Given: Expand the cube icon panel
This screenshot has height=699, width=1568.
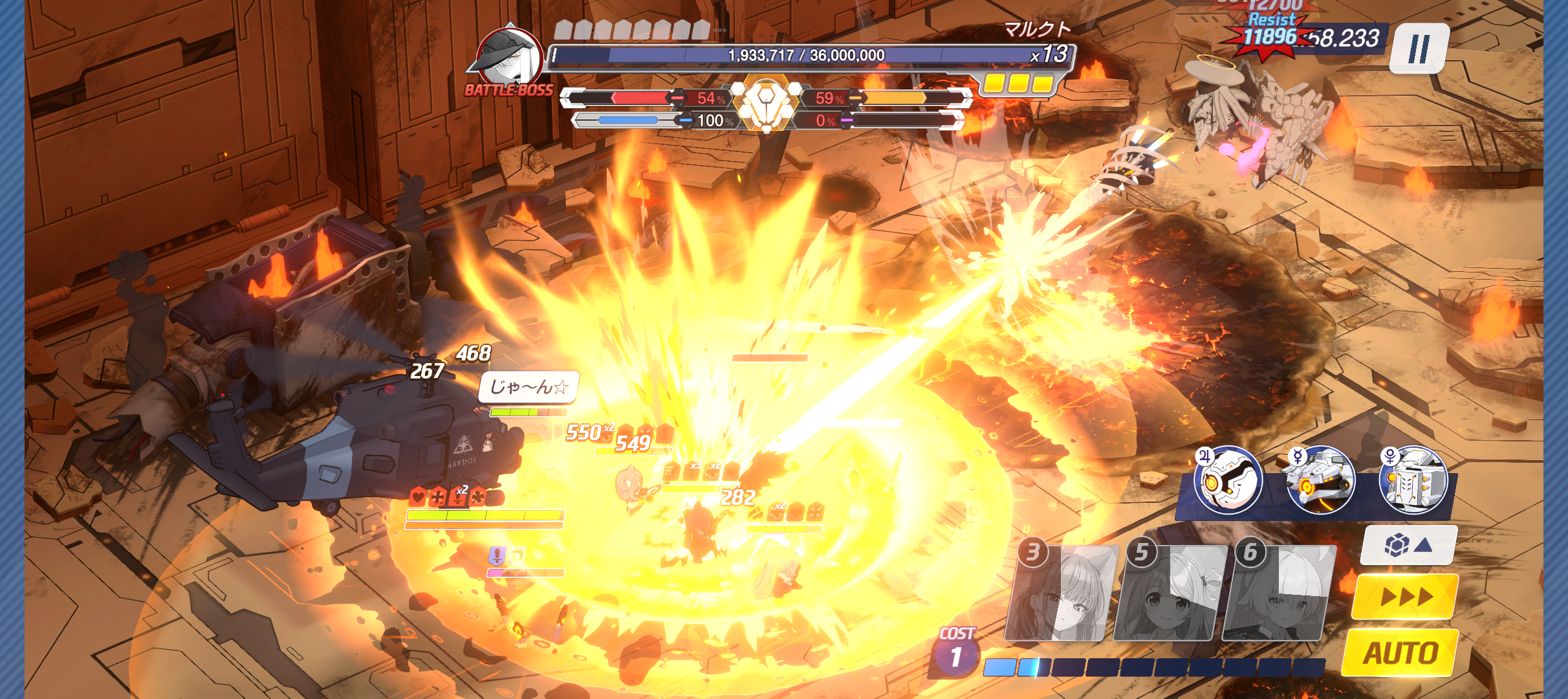Looking at the screenshot, I should (1408, 545).
